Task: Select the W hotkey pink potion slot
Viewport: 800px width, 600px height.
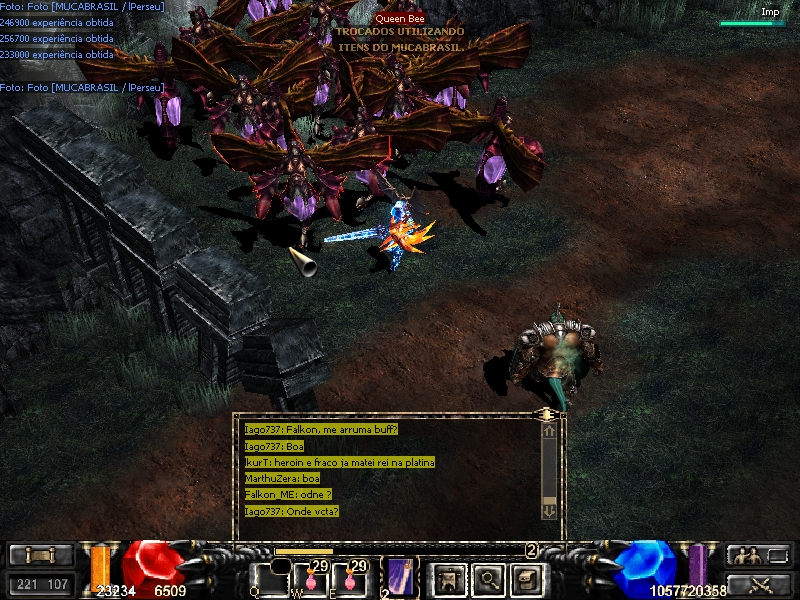Action: tap(312, 579)
